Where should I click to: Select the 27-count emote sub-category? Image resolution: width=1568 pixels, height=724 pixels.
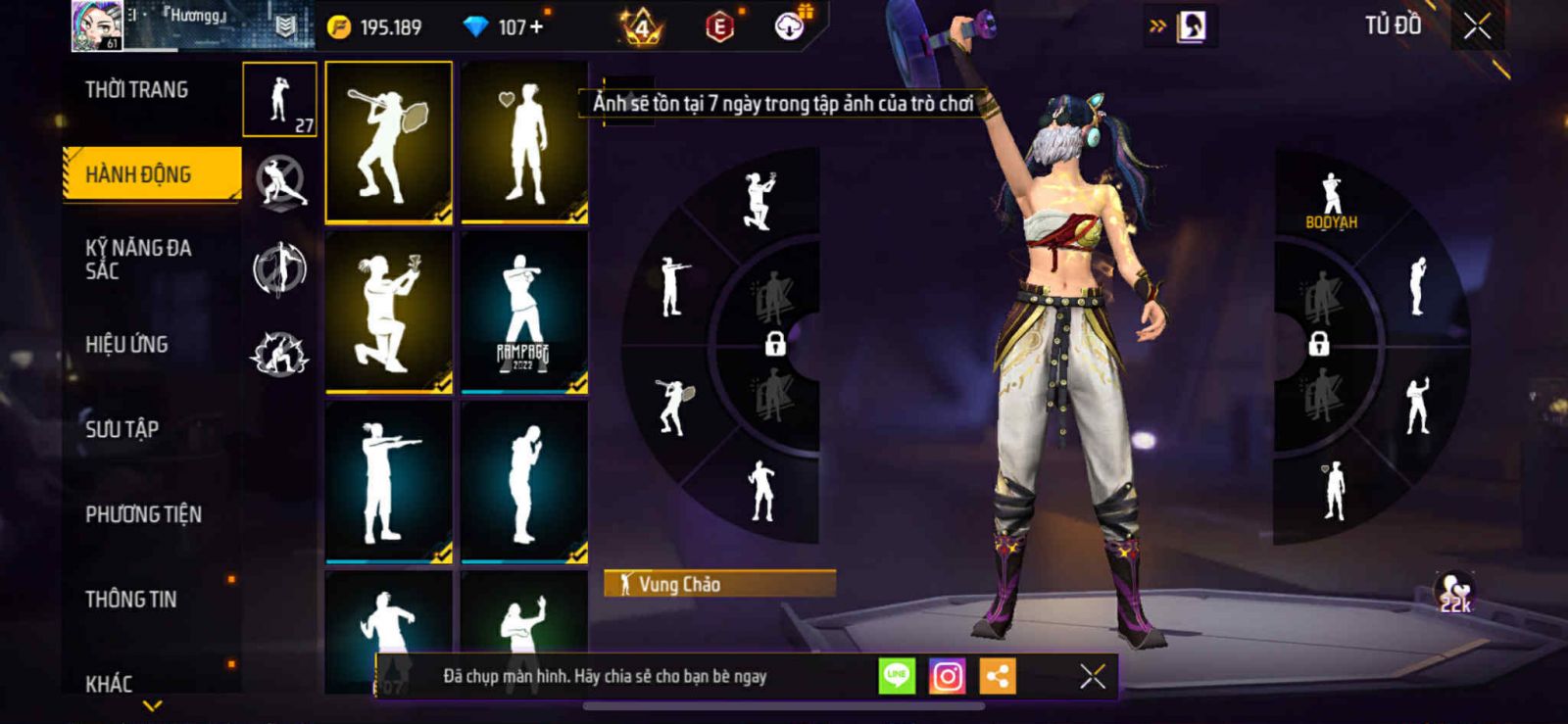pyautogui.click(x=279, y=100)
